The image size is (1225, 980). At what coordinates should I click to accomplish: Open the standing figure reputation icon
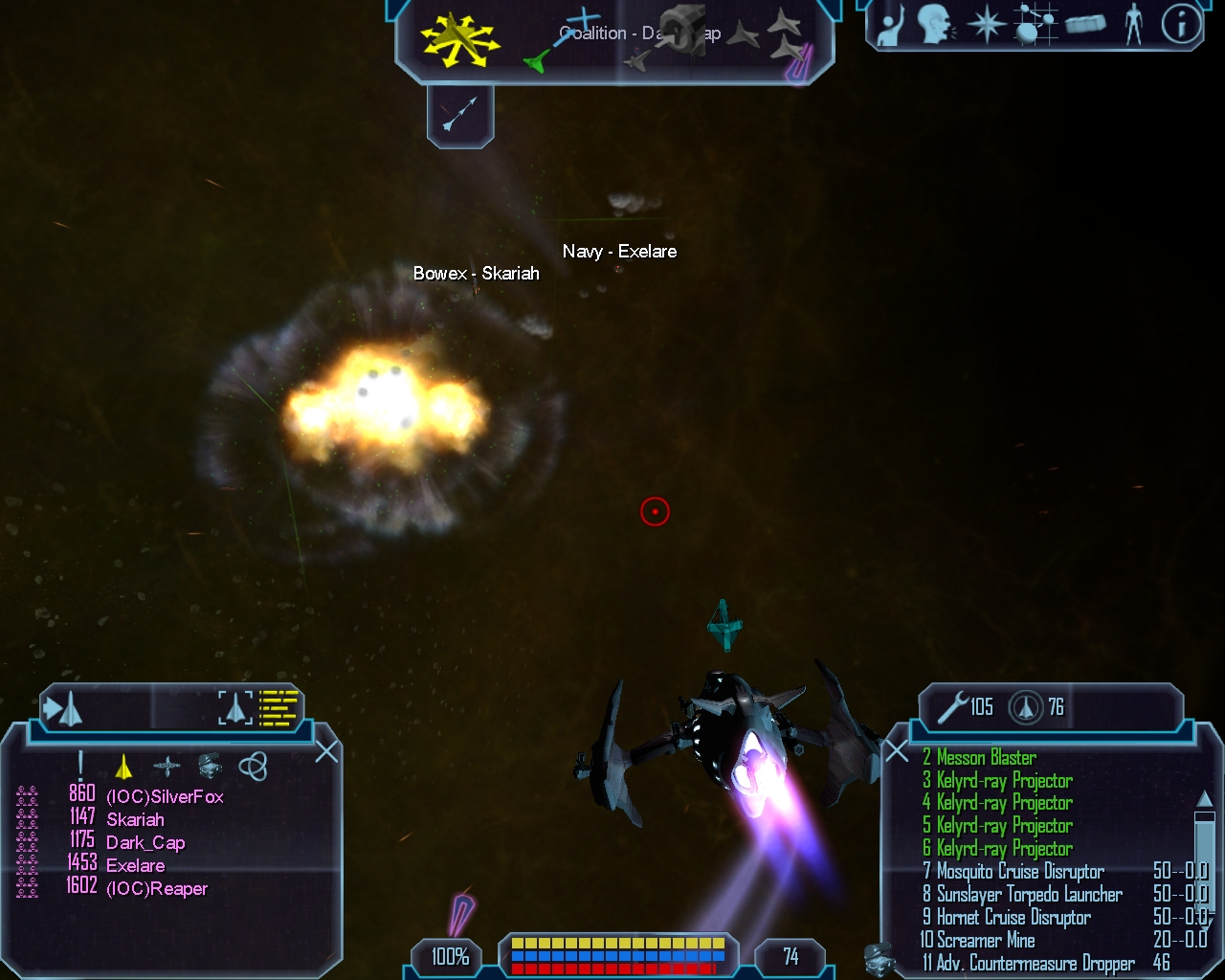point(1134,25)
